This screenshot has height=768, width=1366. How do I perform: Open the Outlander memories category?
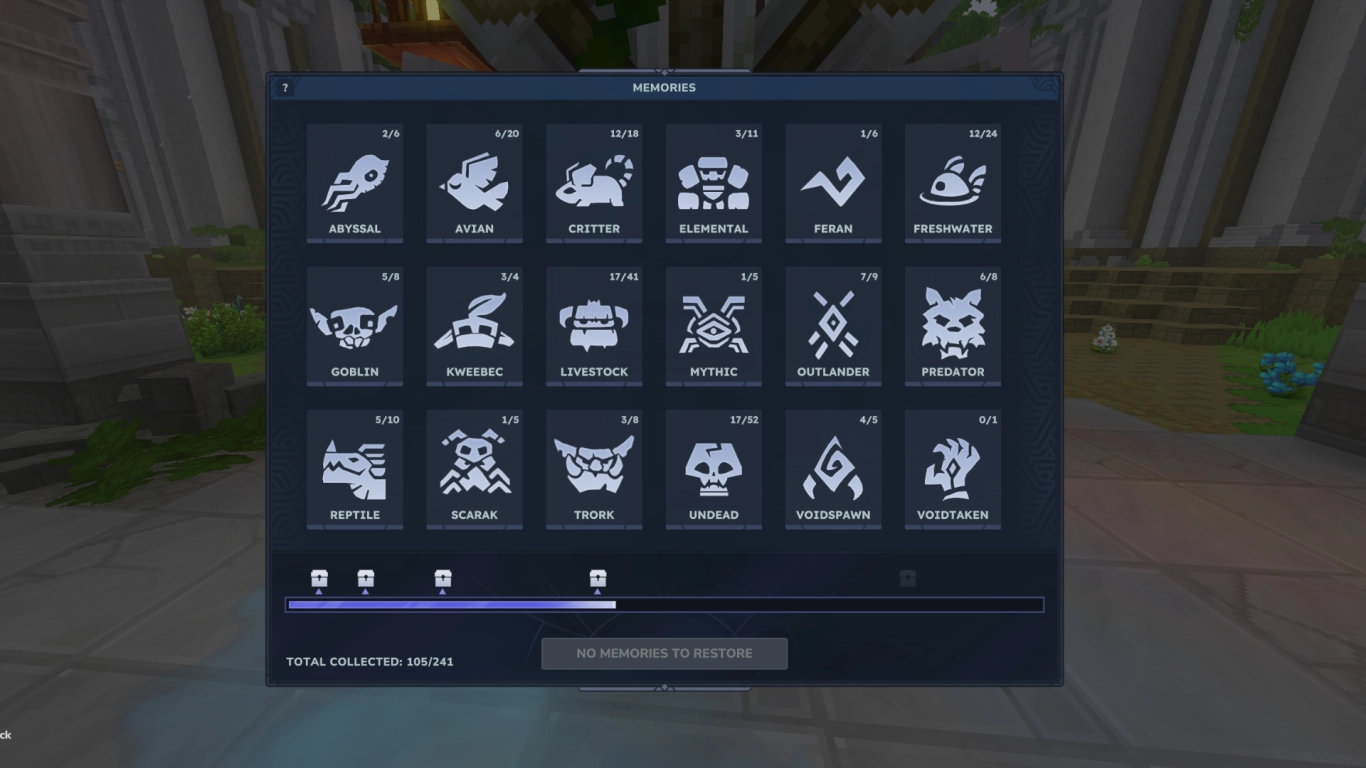tap(833, 326)
